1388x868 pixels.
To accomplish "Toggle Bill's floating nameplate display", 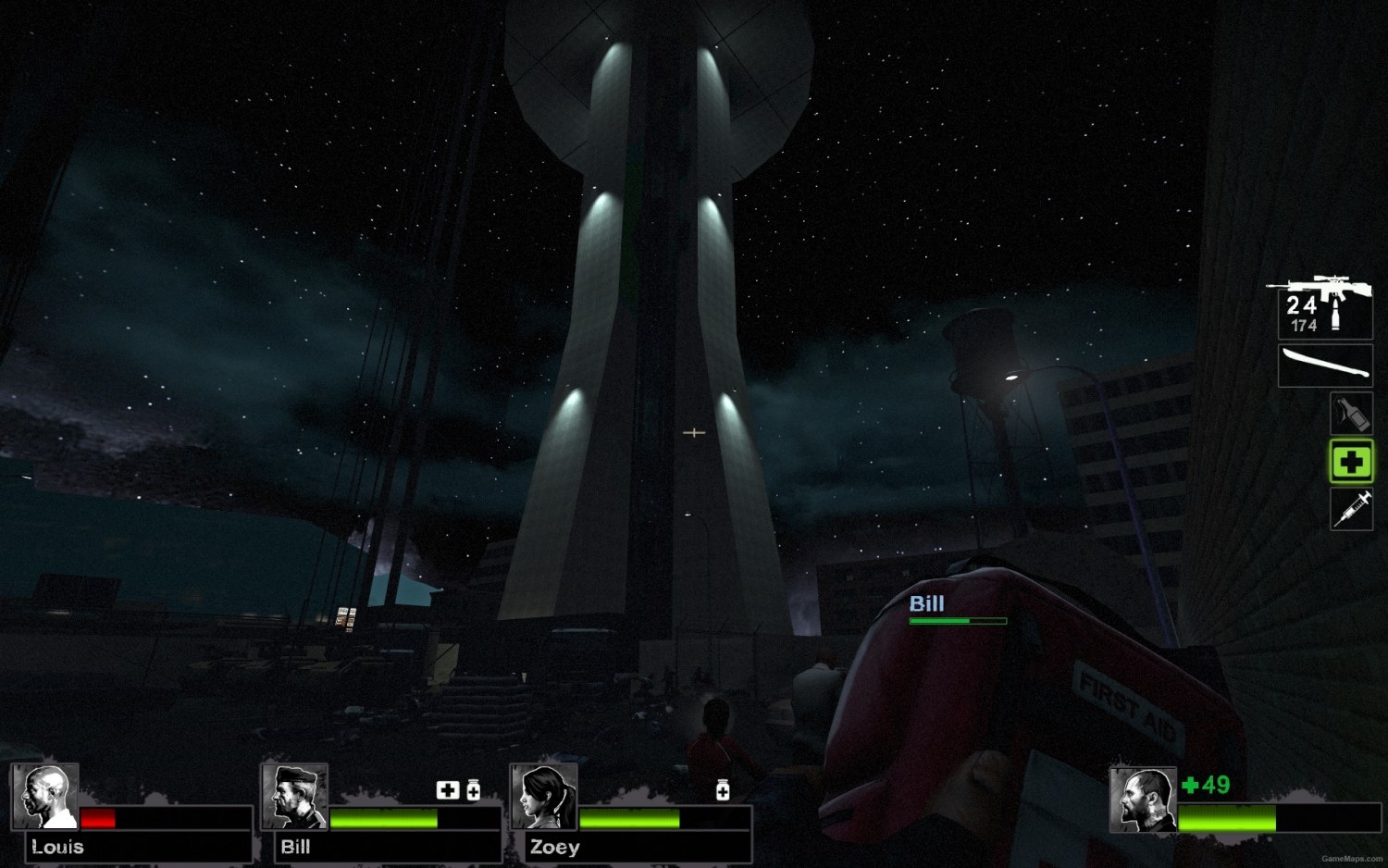I will tap(925, 604).
